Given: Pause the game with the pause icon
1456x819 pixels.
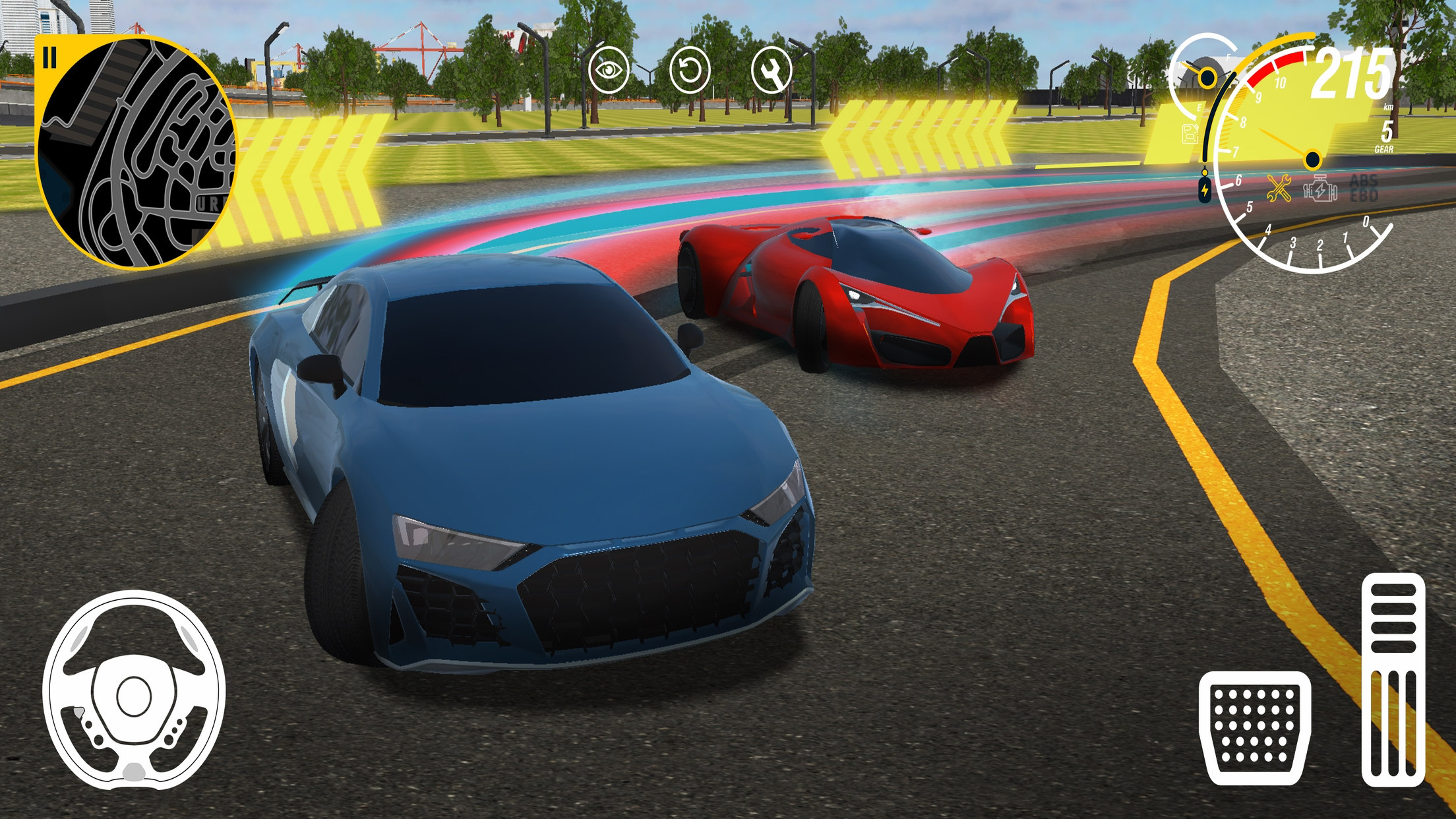Looking at the screenshot, I should (x=49, y=58).
